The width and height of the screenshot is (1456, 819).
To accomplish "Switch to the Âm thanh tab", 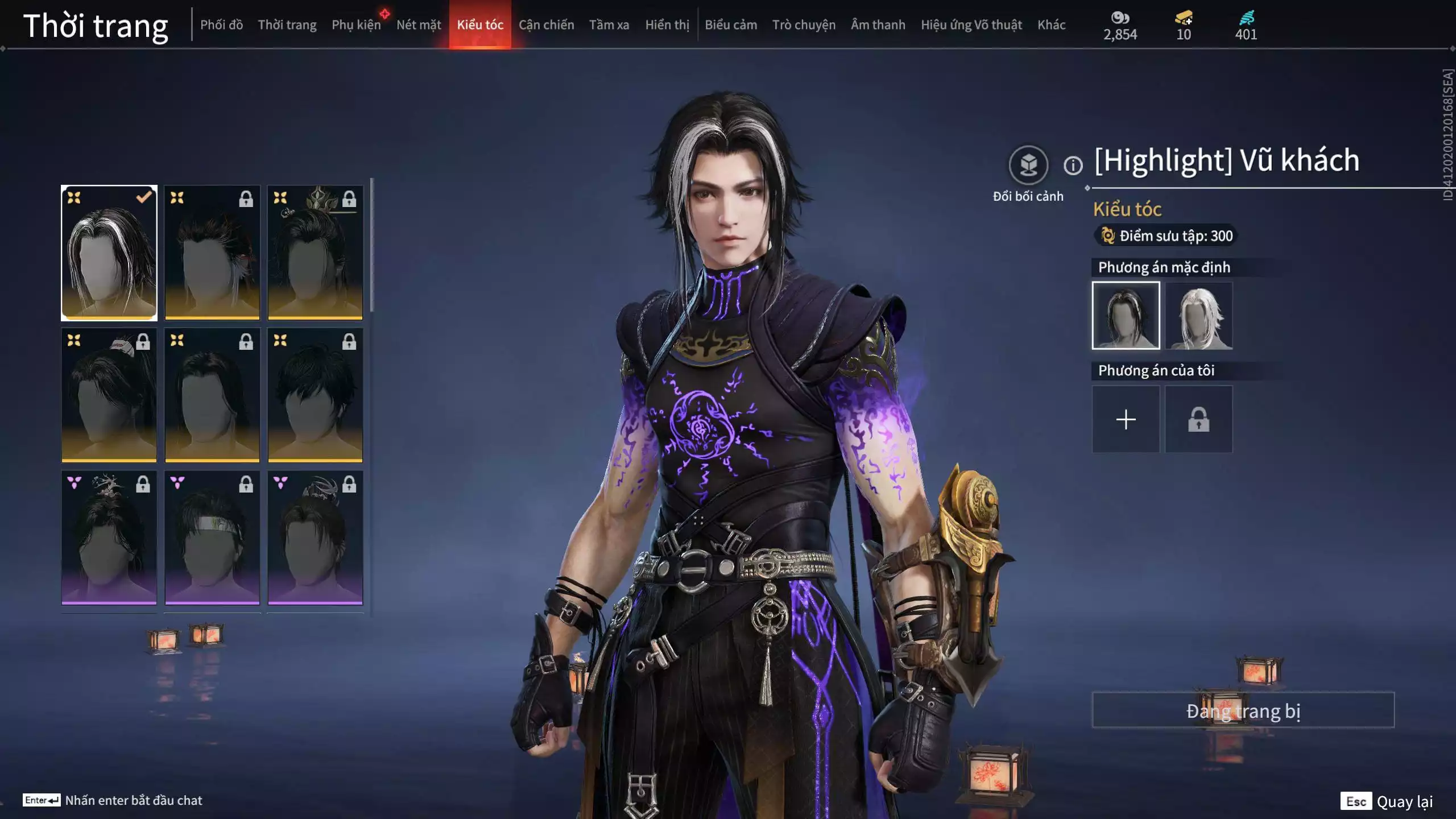I will click(x=878, y=25).
